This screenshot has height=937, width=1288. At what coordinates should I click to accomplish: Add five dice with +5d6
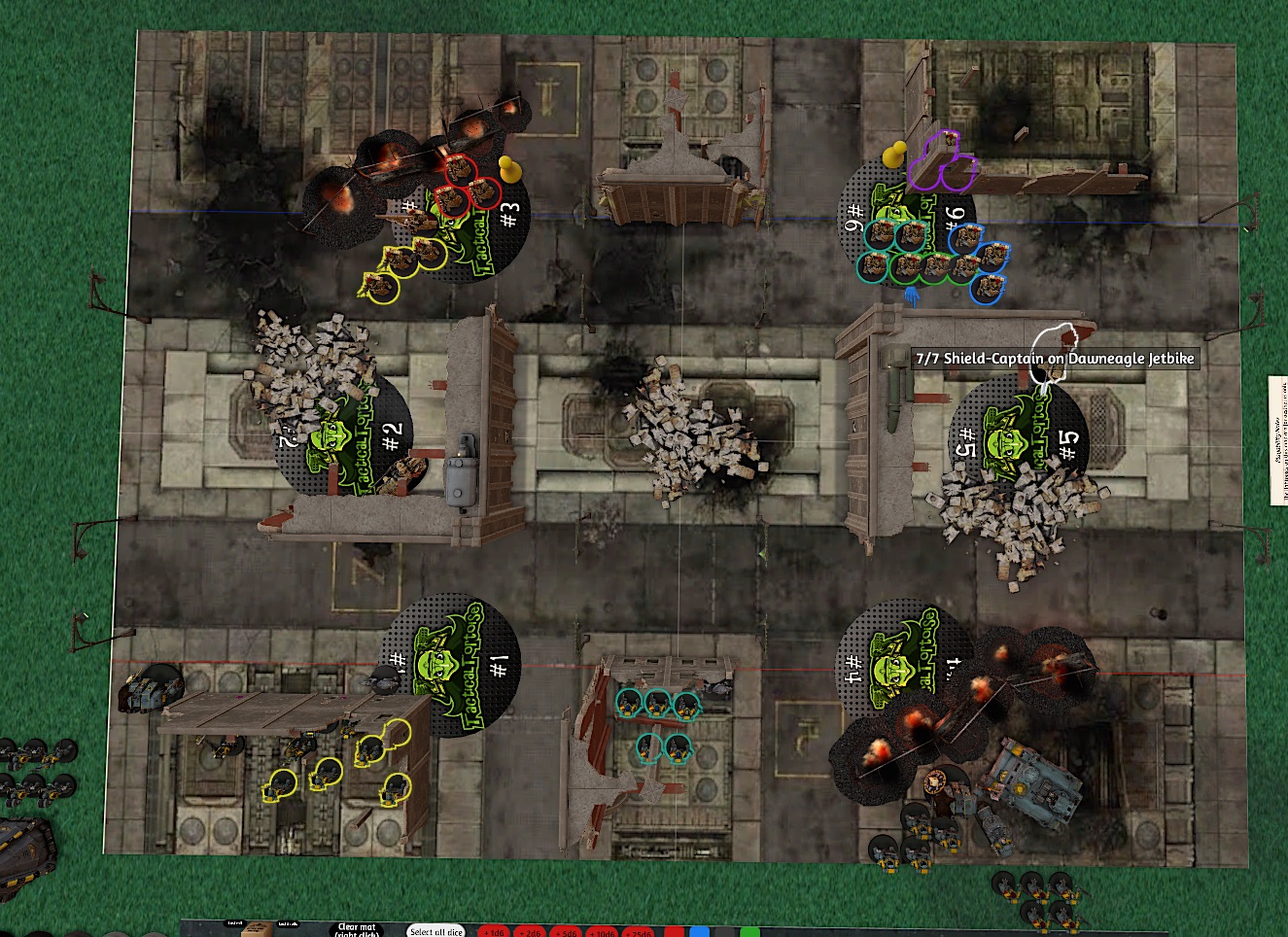[566, 932]
